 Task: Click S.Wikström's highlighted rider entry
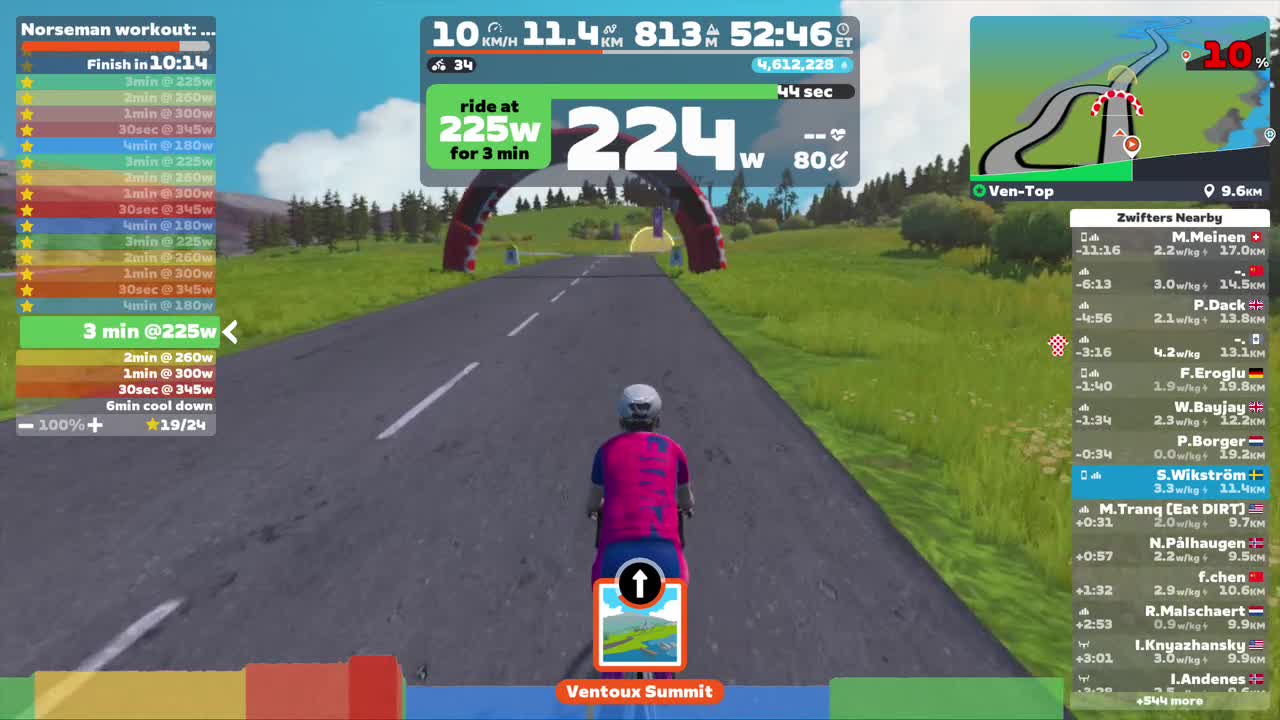(x=1168, y=481)
